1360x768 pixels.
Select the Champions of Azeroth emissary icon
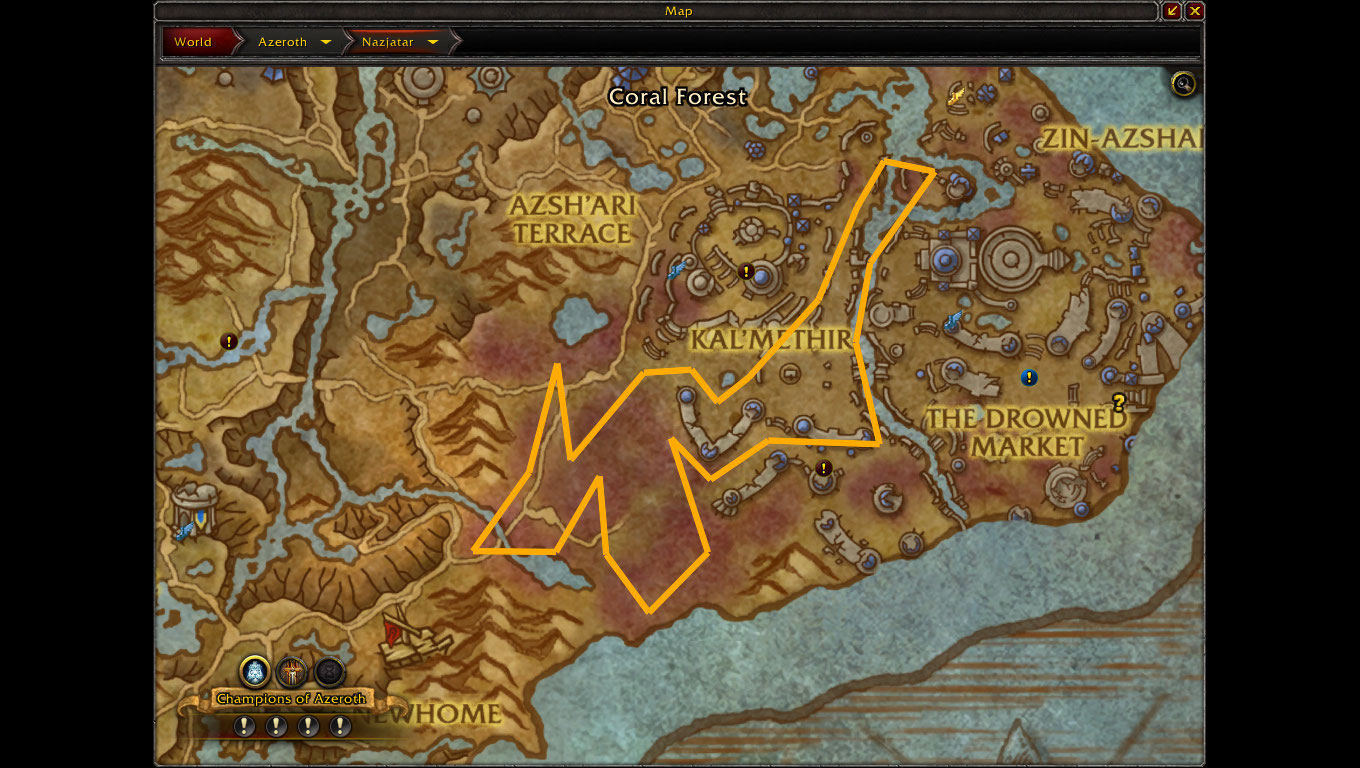[255, 670]
